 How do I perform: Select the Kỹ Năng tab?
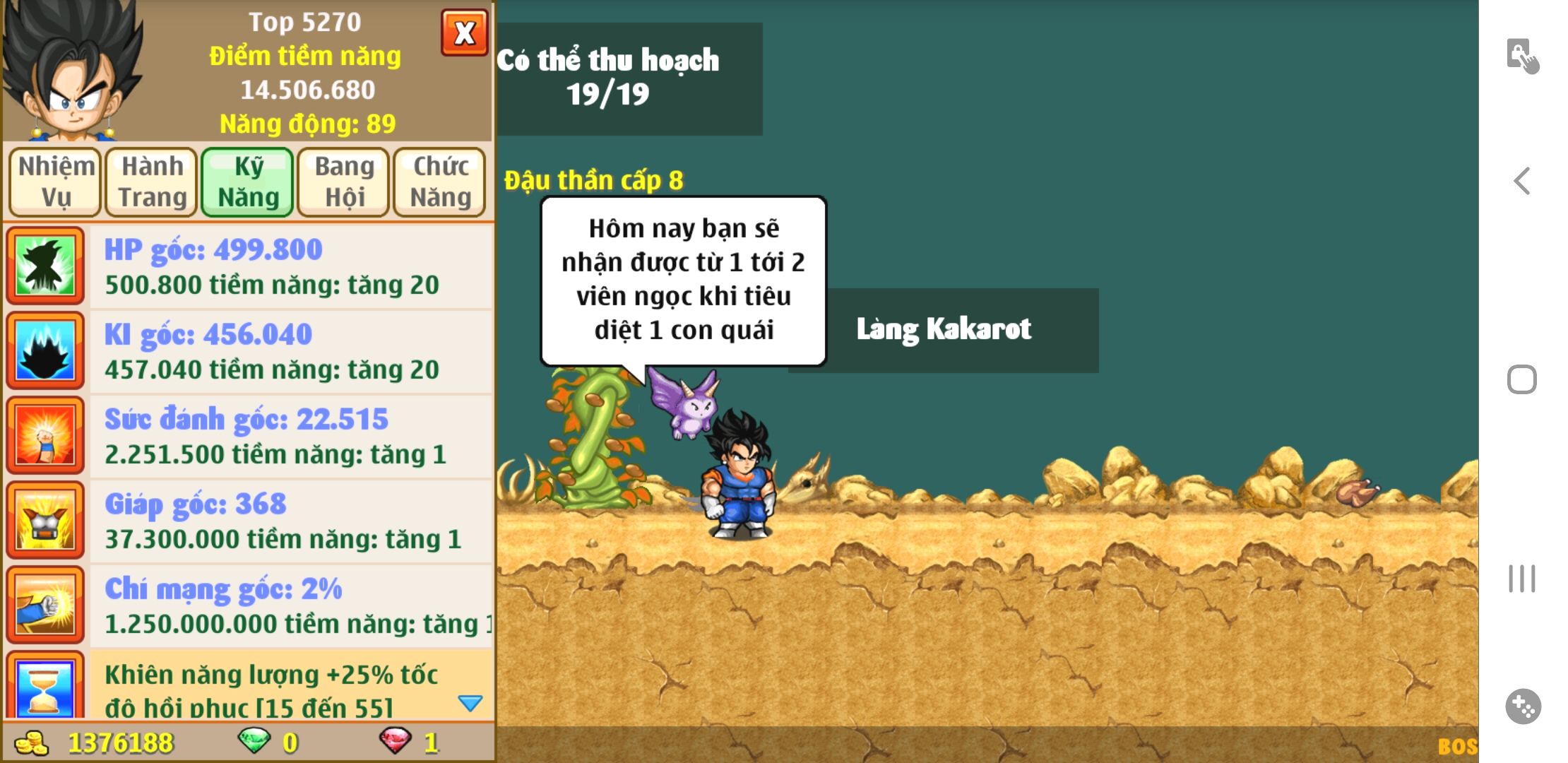[x=248, y=182]
